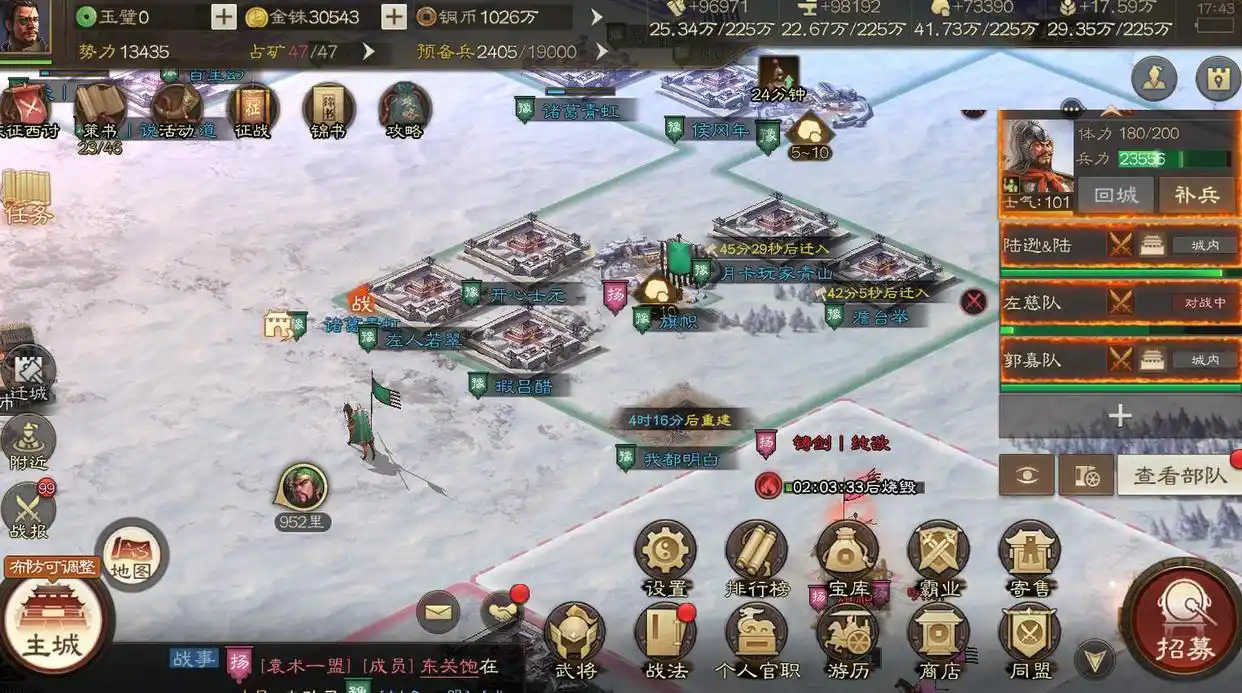The width and height of the screenshot is (1242, 693).
Task: Open the 地图 map
Action: click(x=131, y=553)
